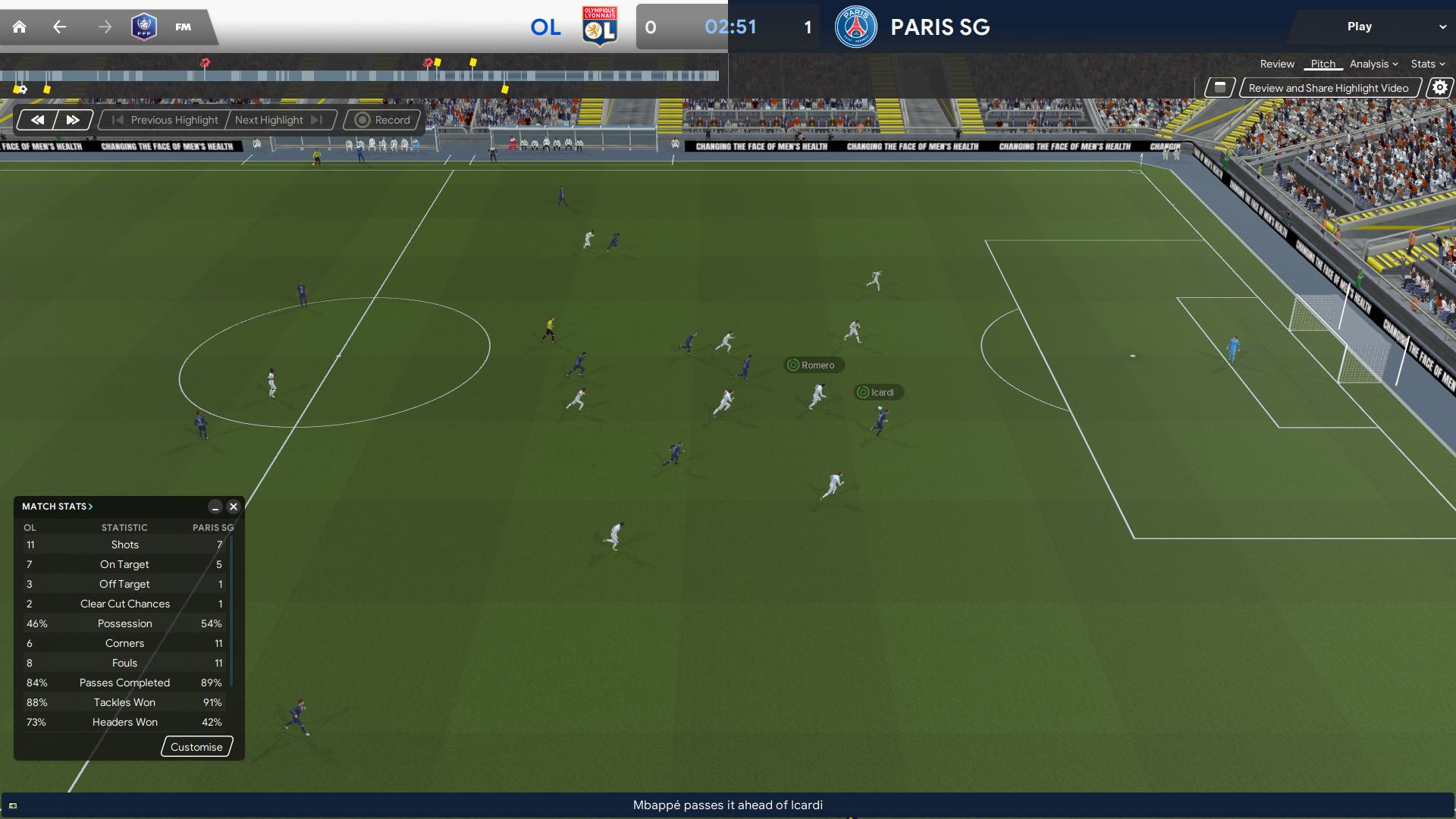Screen dimensions: 1456x819
Task: Minimise the Match Stats panel
Action: pyautogui.click(x=215, y=507)
